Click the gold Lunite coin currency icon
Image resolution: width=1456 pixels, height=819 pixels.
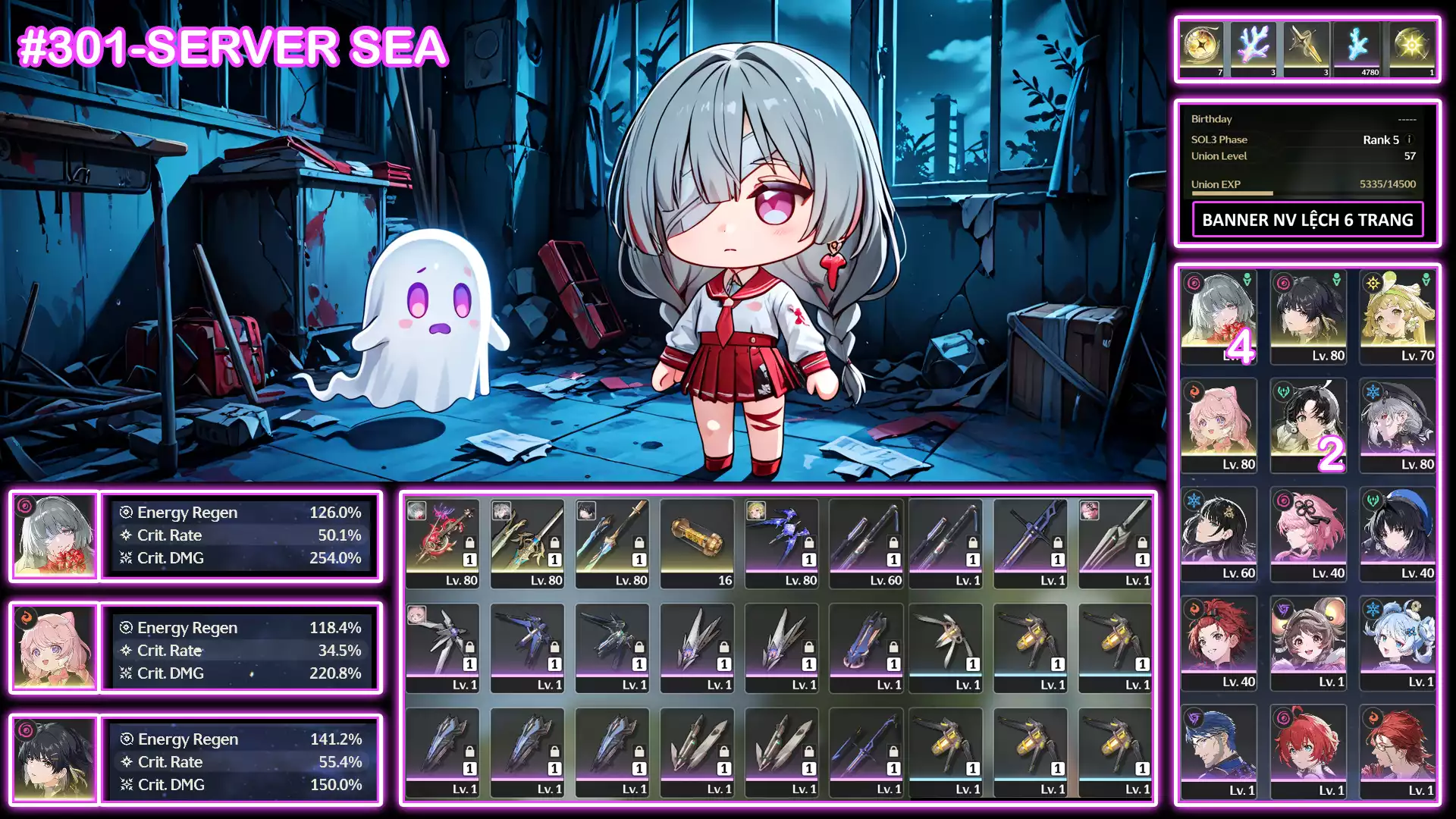tap(1203, 45)
